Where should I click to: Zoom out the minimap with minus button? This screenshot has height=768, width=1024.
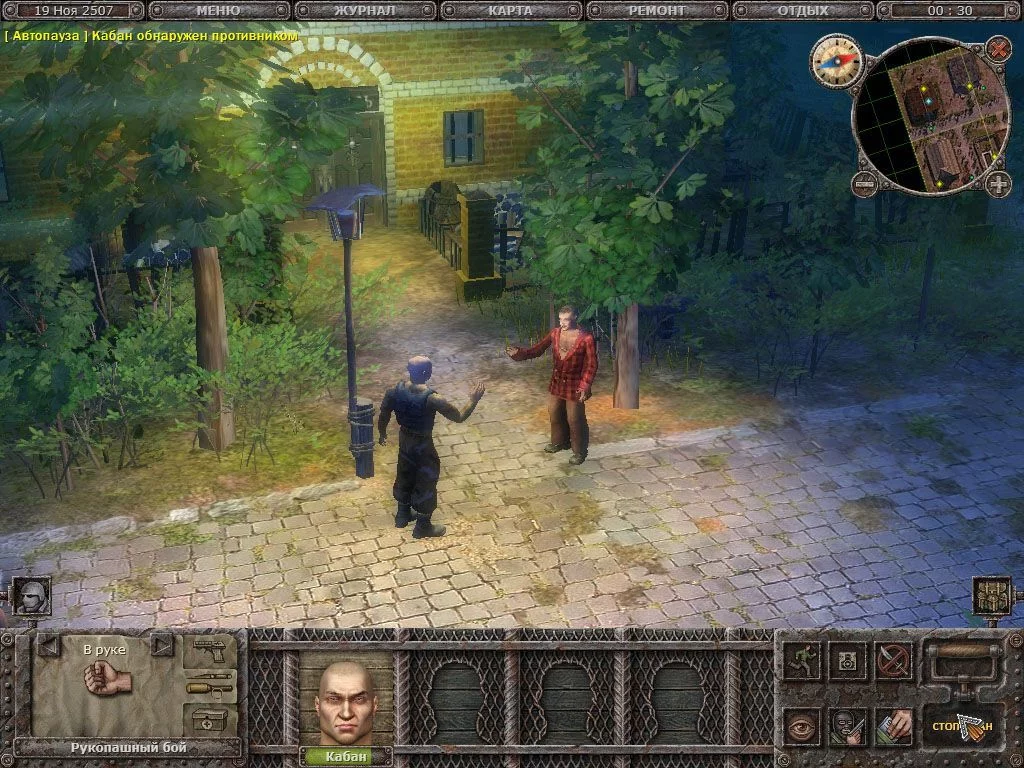865,184
